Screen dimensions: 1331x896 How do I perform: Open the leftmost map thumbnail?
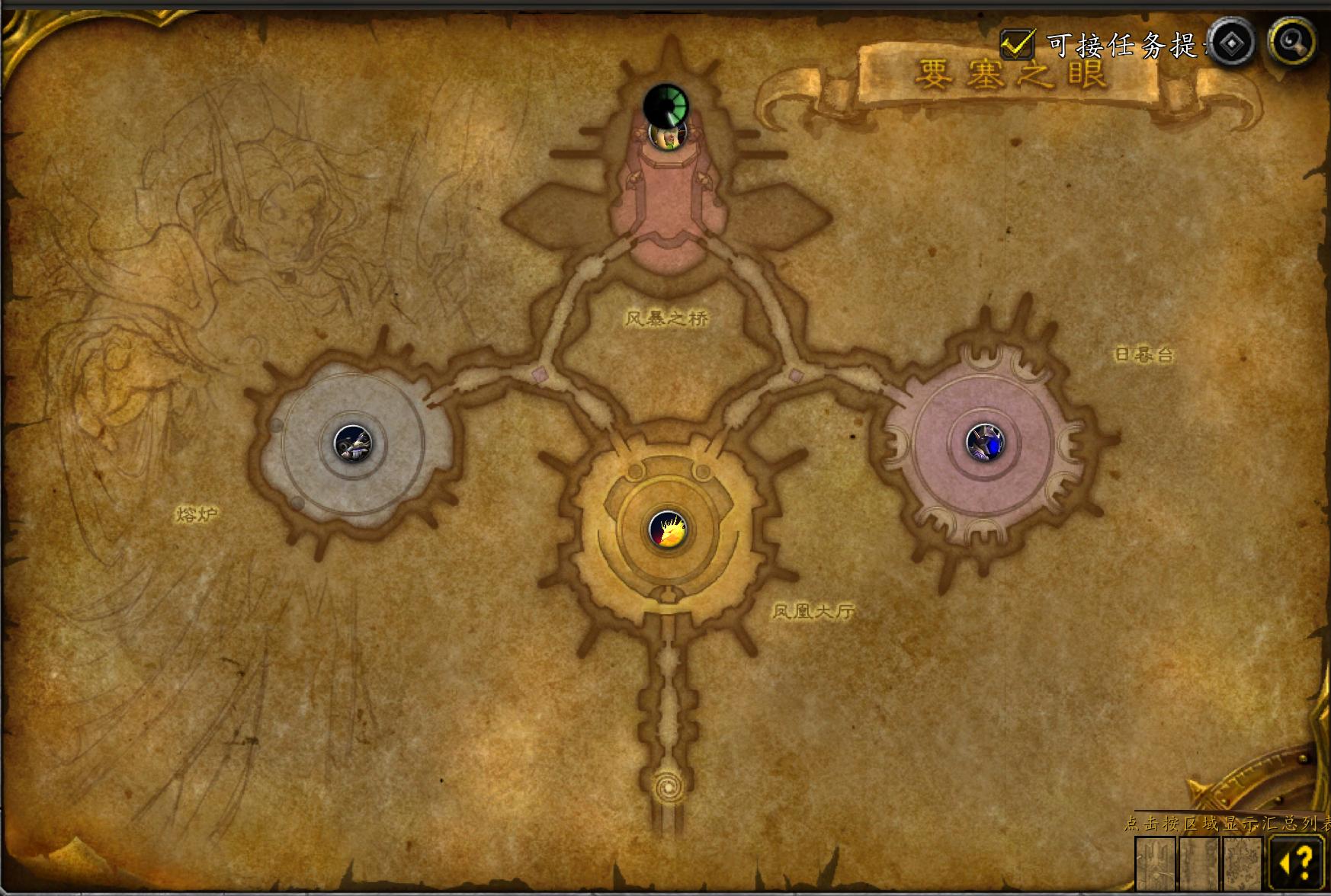tap(1156, 863)
